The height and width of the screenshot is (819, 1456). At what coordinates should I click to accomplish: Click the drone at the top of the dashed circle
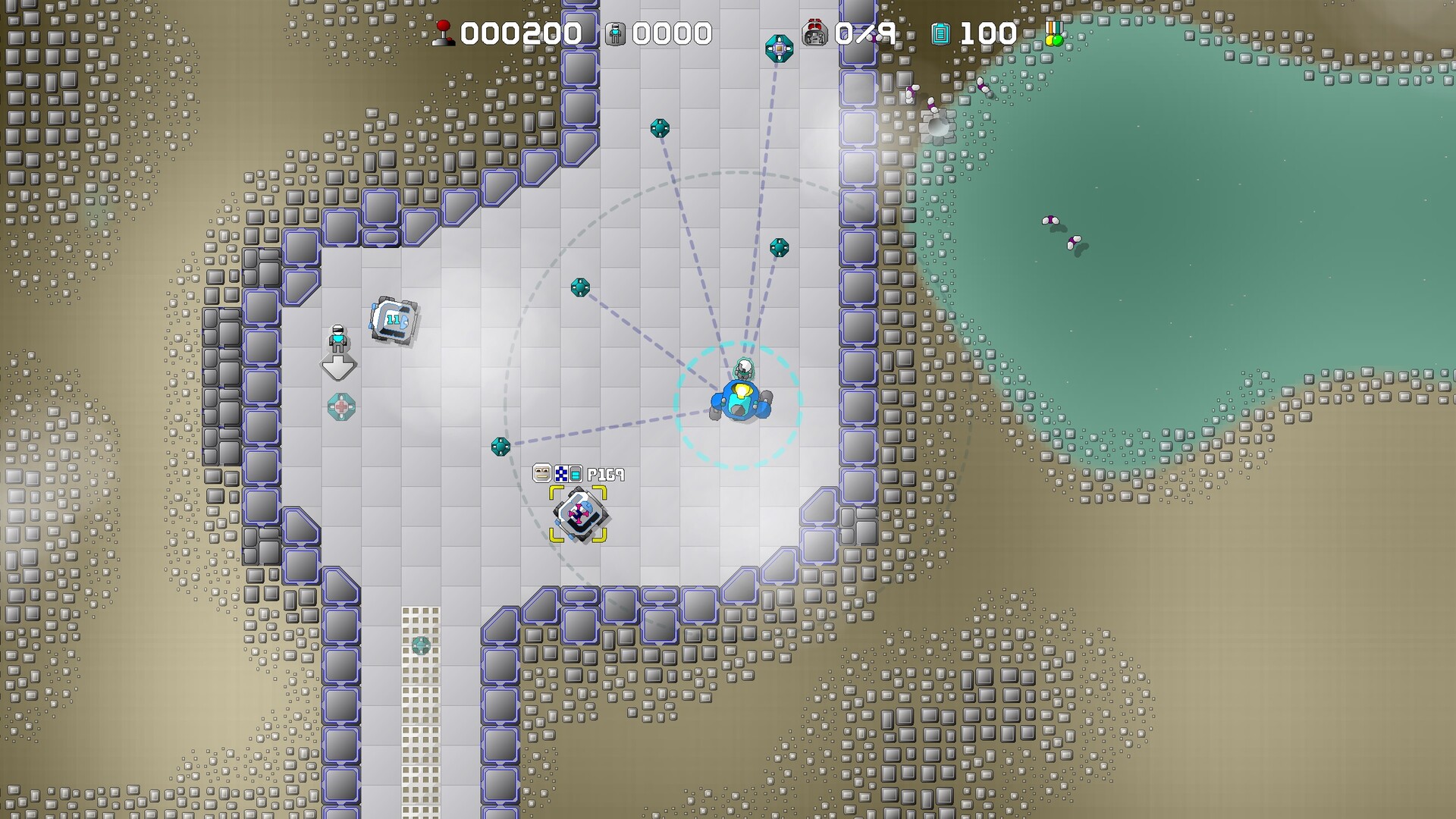(659, 130)
